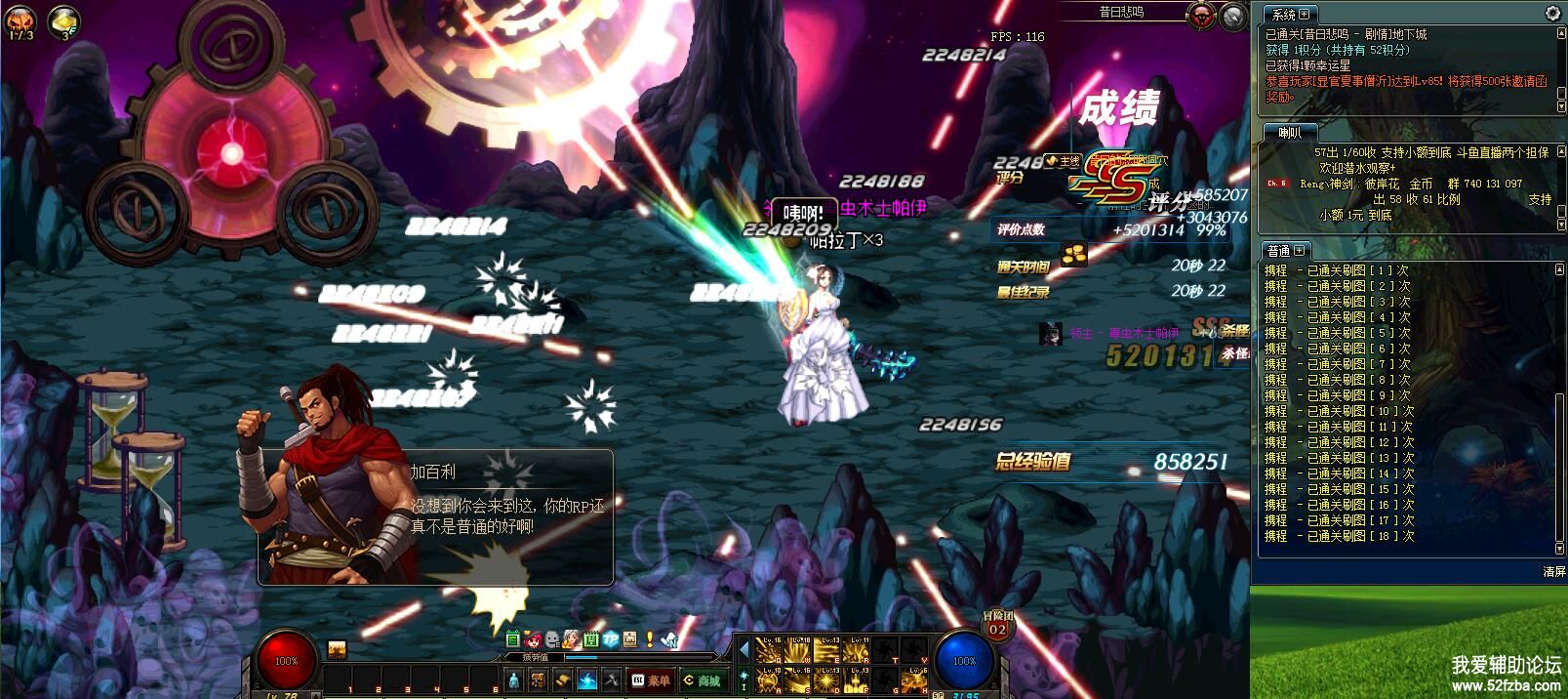1568x699 pixels.
Task: Use the Lv.6 skill on key H
Action: click(917, 680)
